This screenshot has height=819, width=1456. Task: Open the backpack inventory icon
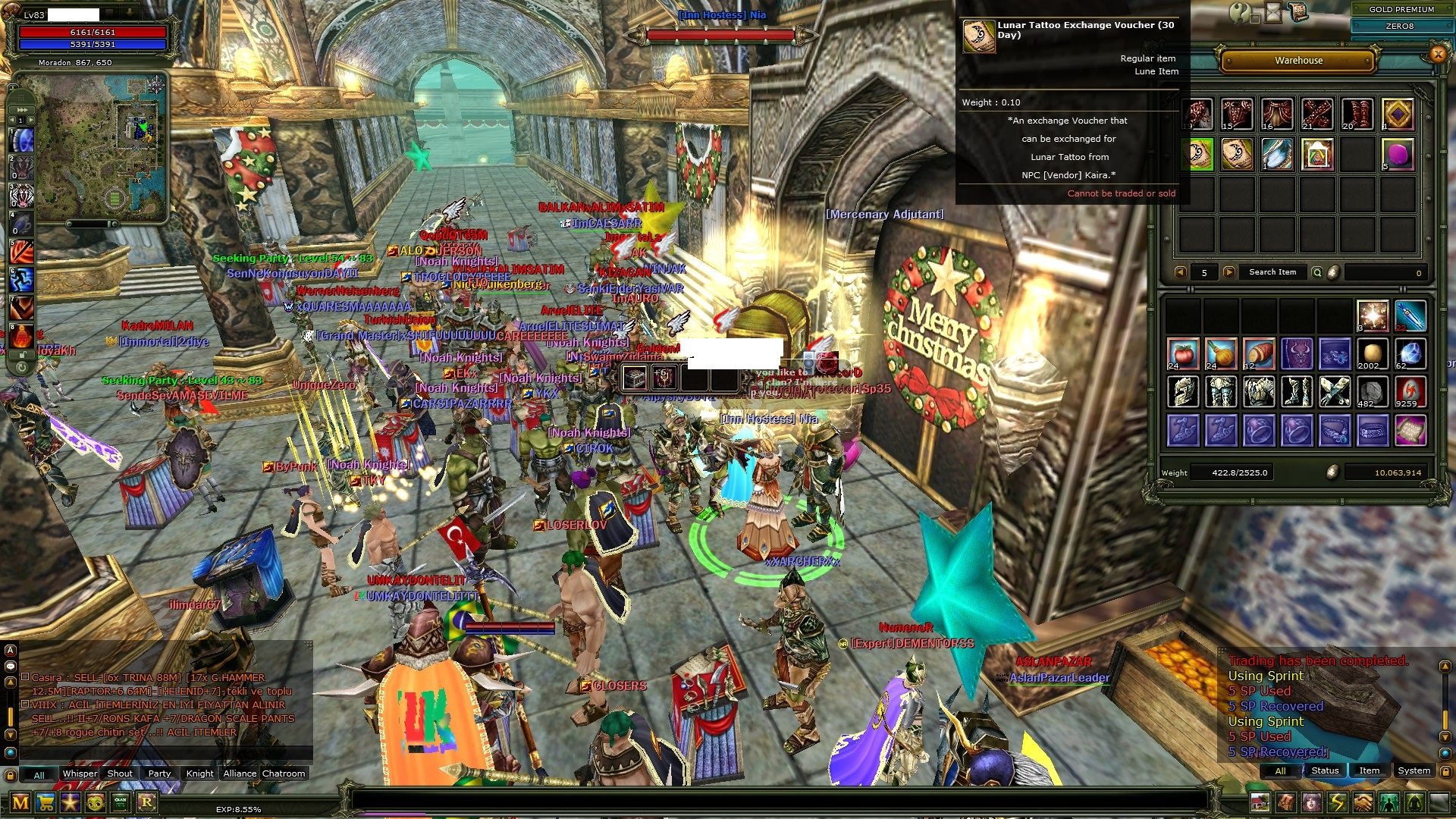click(1286, 802)
